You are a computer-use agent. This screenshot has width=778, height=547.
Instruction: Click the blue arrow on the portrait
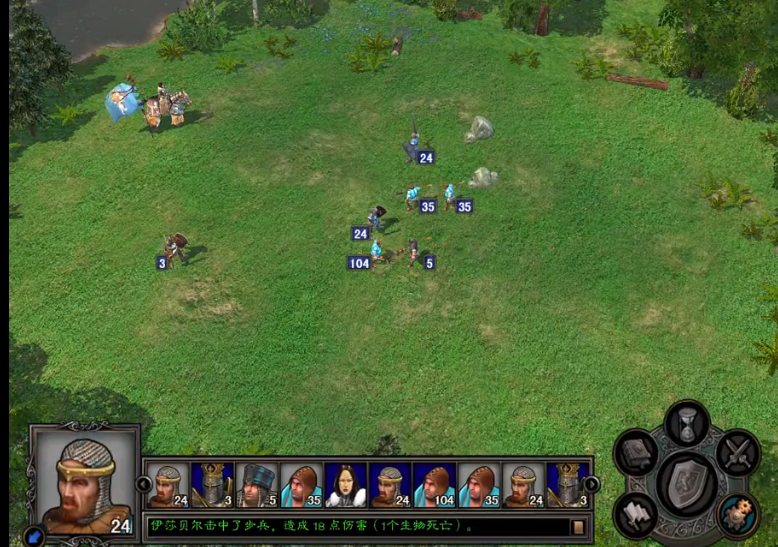33,535
